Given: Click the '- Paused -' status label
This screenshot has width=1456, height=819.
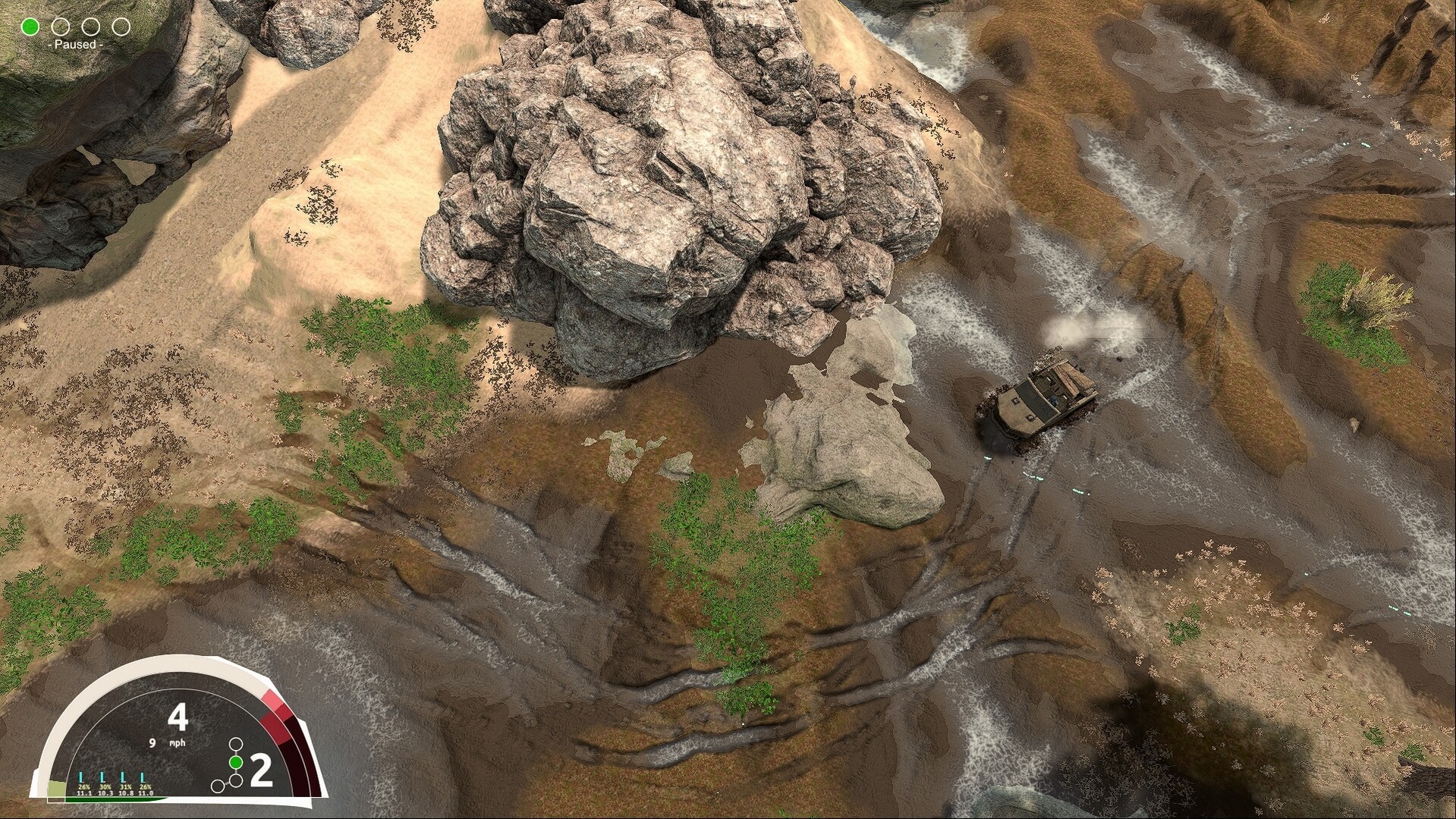Looking at the screenshot, I should [75, 46].
